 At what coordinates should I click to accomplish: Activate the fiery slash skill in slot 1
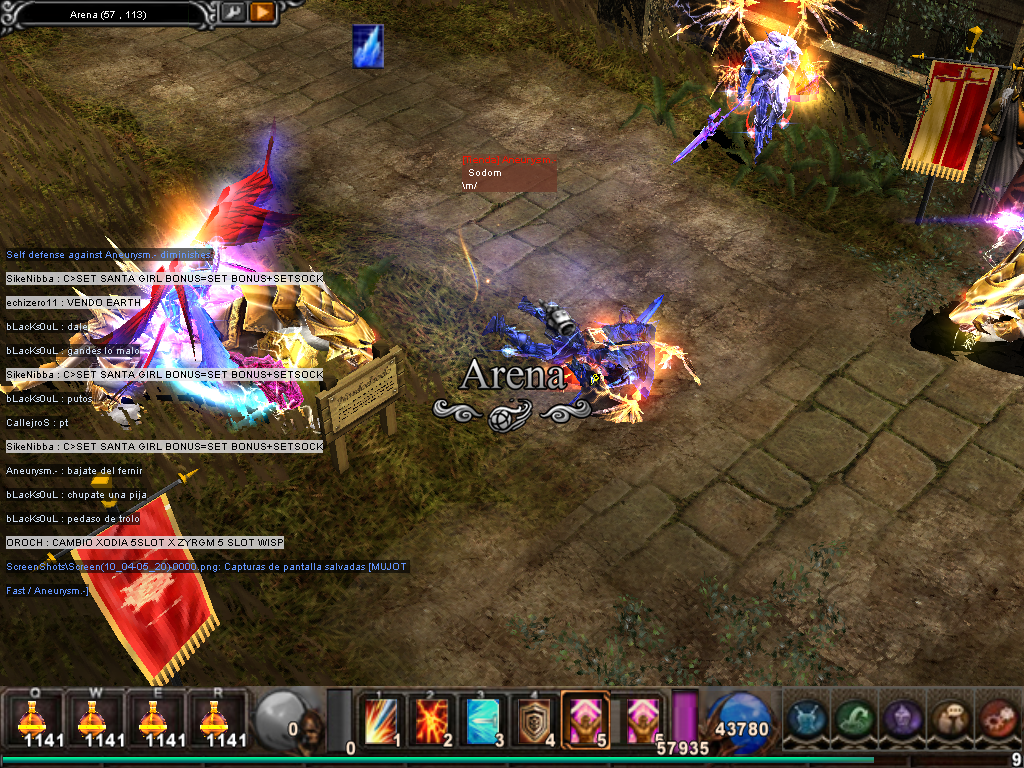[381, 720]
